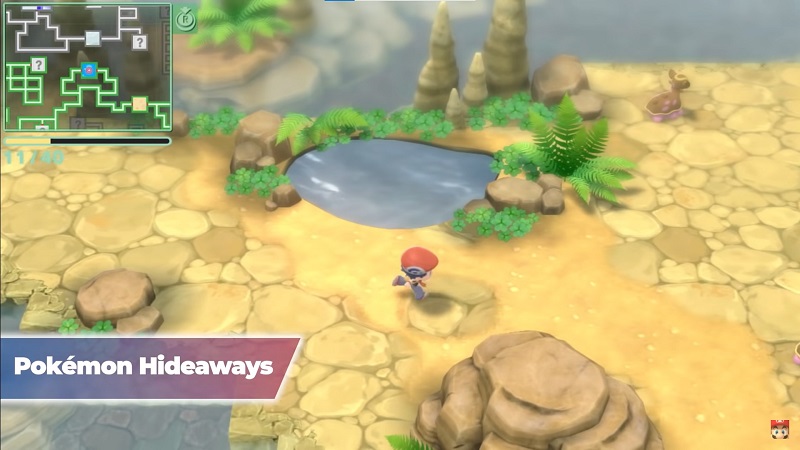Image resolution: width=800 pixels, height=450 pixels.
Task: Open the underground tunnel minimap
Action: coord(87,67)
